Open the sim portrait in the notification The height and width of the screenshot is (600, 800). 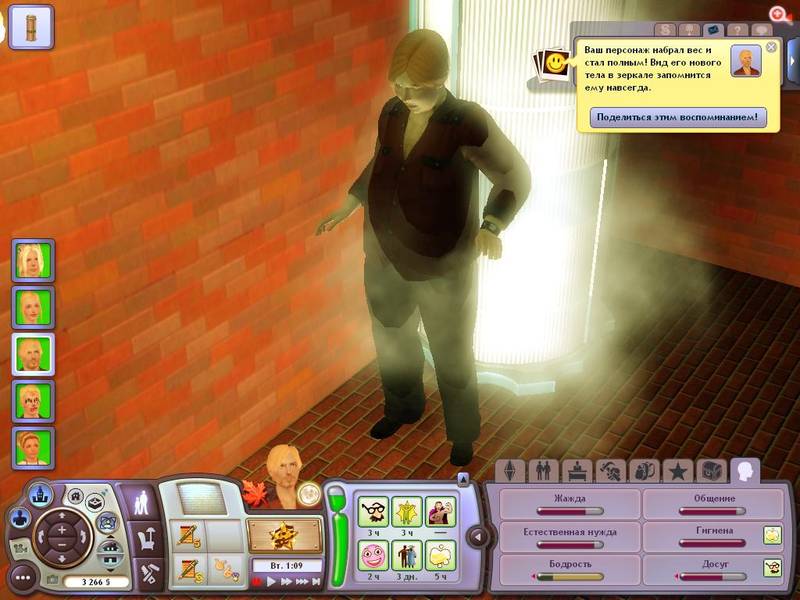point(746,61)
